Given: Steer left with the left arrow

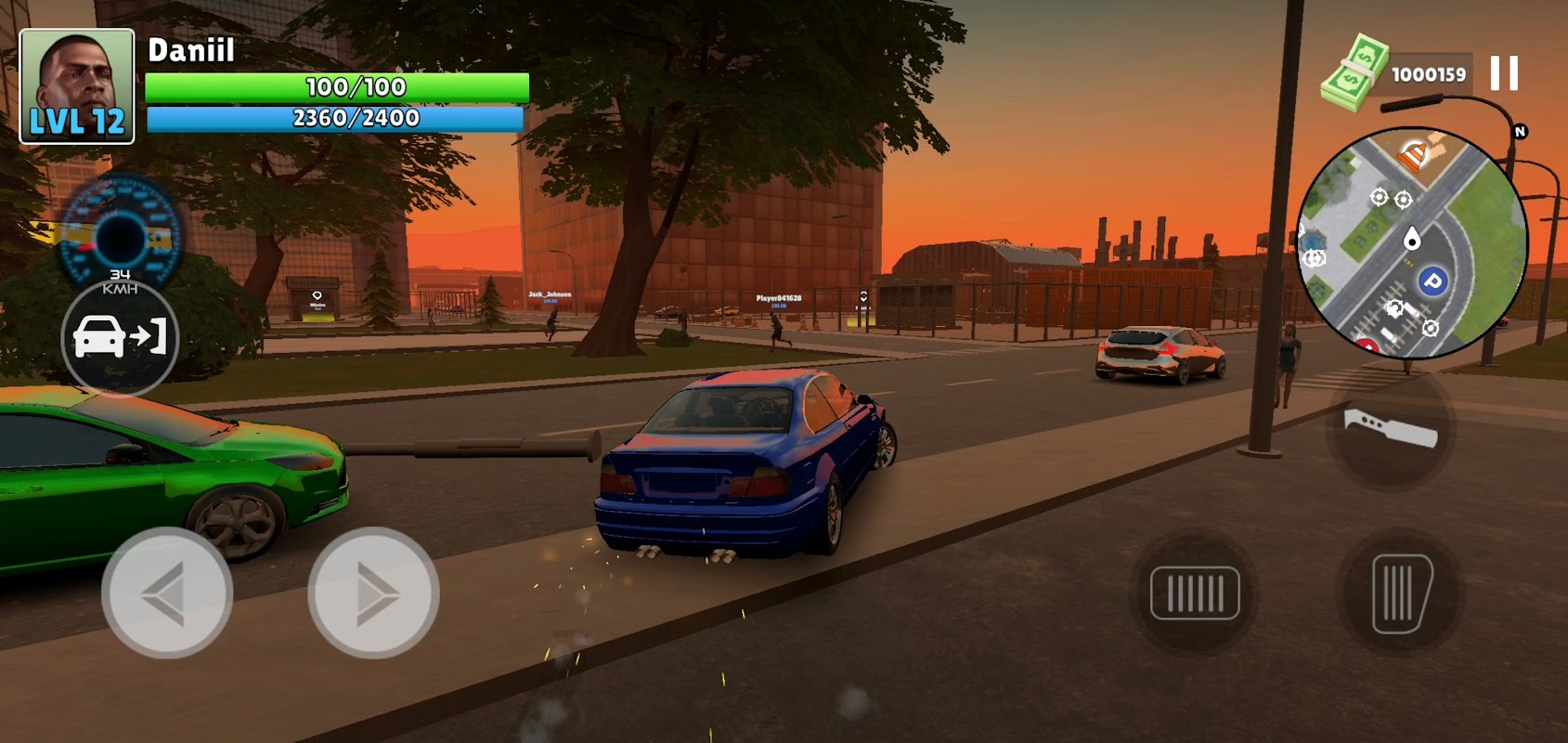Looking at the screenshot, I should (x=167, y=593).
